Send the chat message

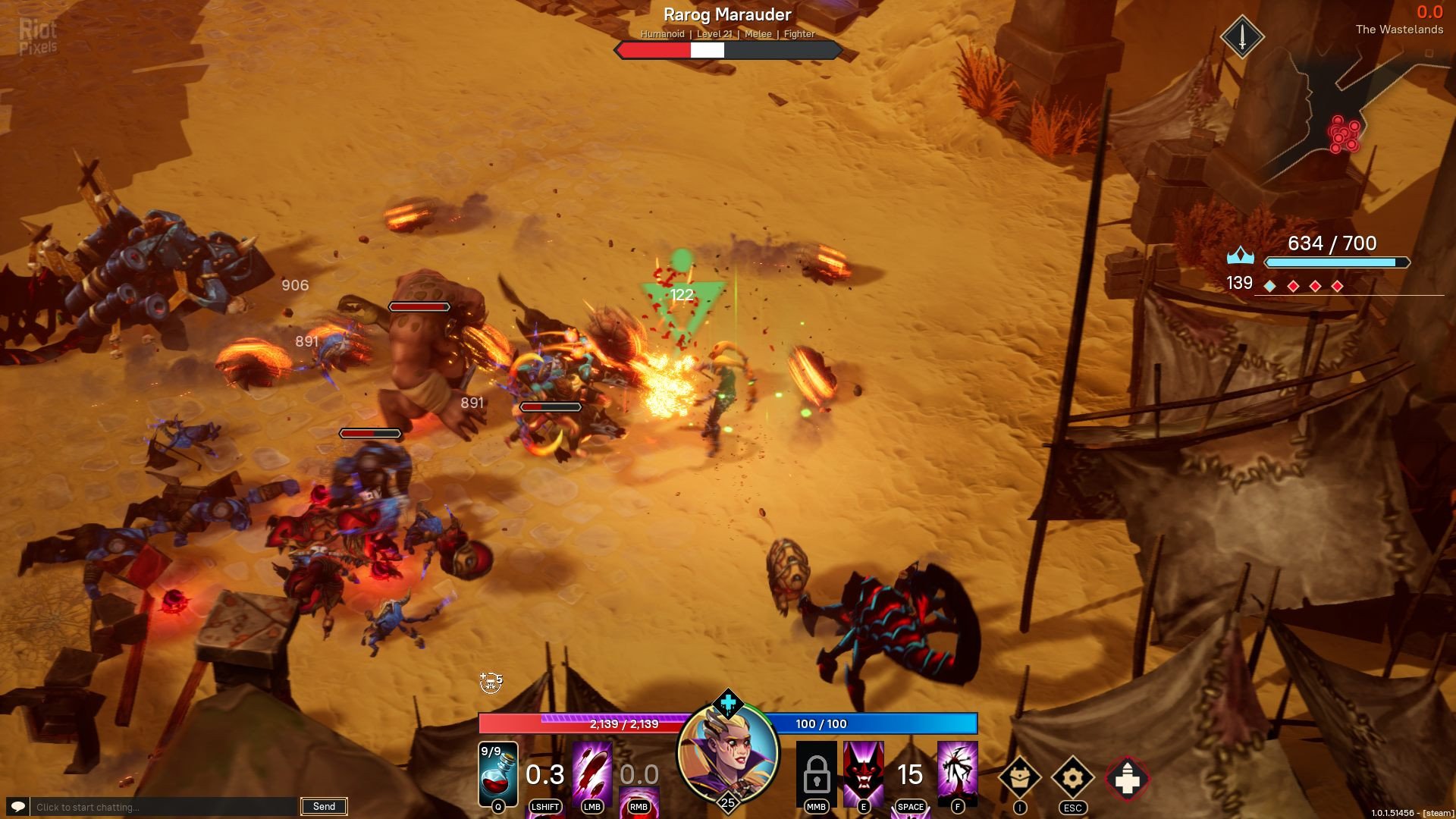coord(324,807)
